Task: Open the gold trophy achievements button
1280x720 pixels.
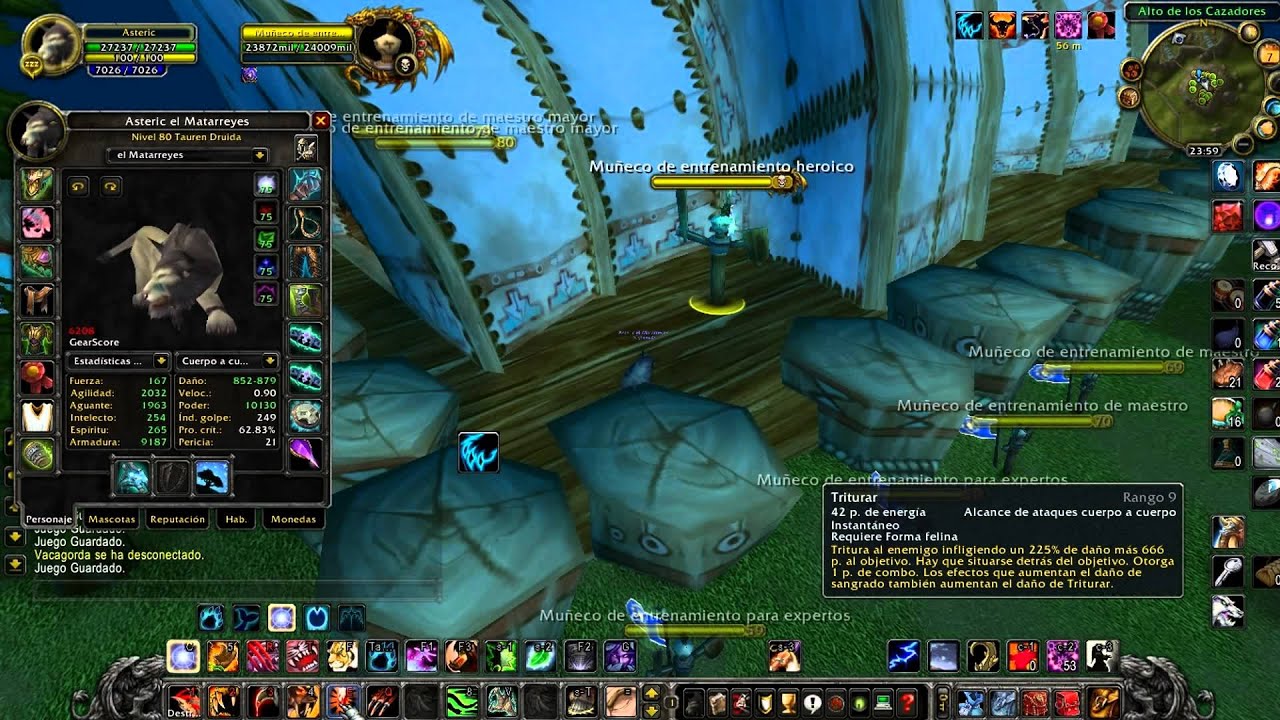Action: pyautogui.click(x=787, y=701)
